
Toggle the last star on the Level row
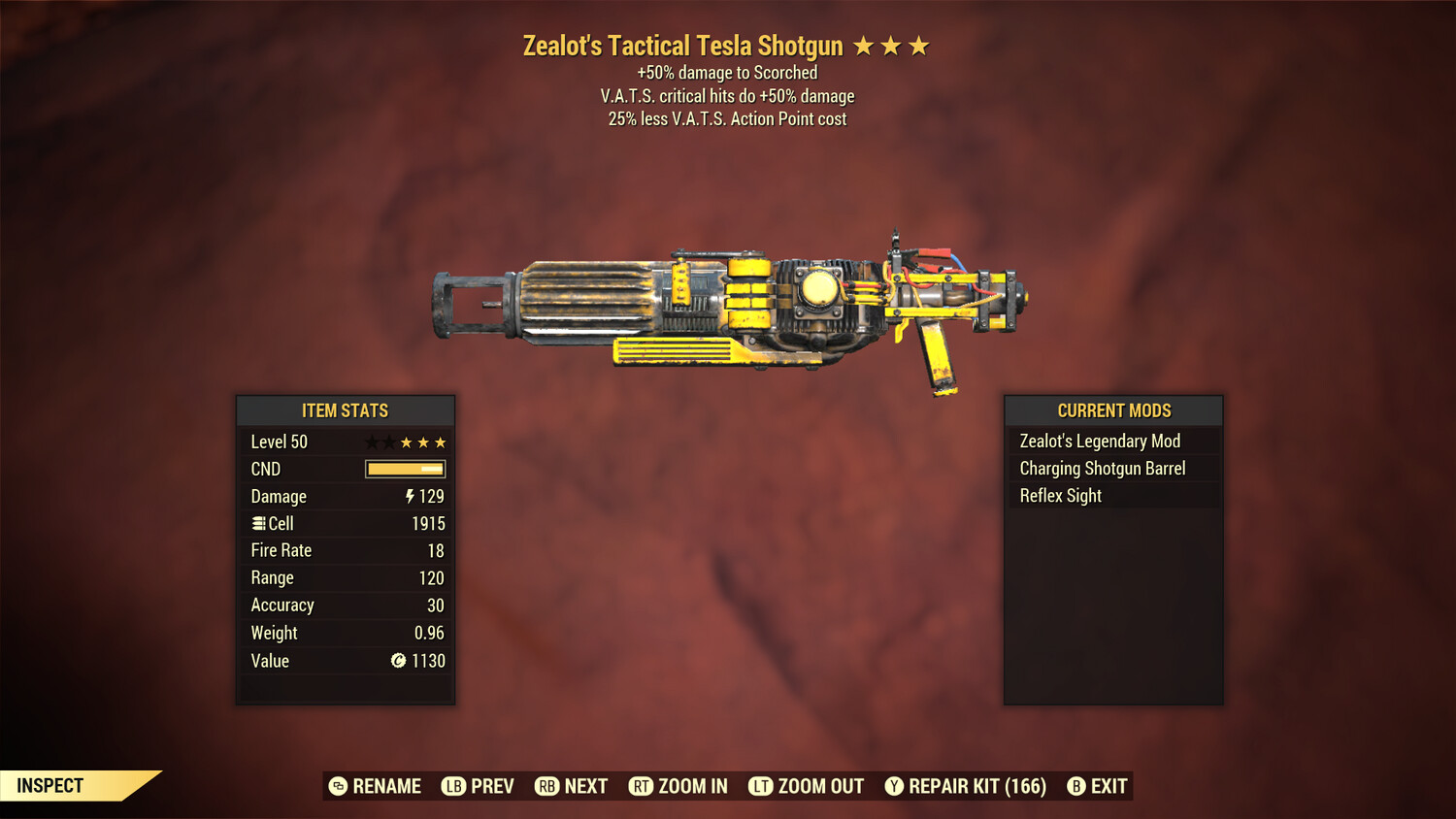(442, 442)
